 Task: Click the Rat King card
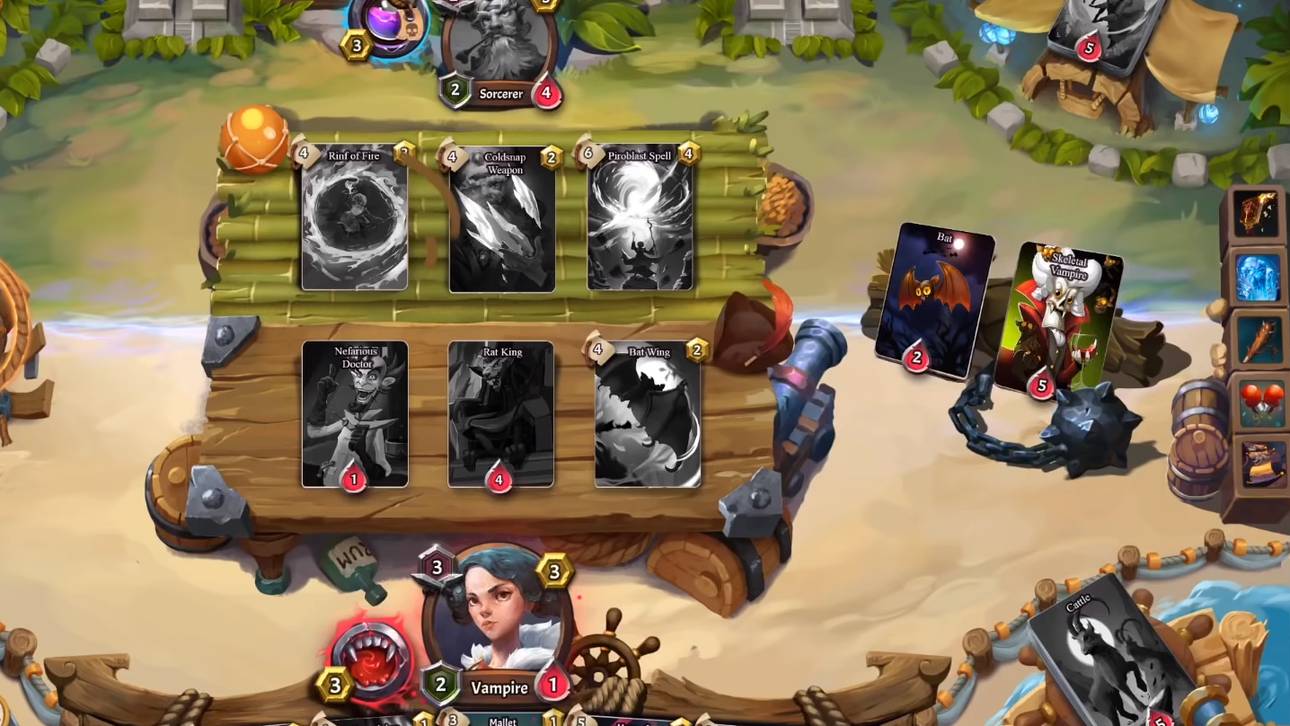coord(500,413)
